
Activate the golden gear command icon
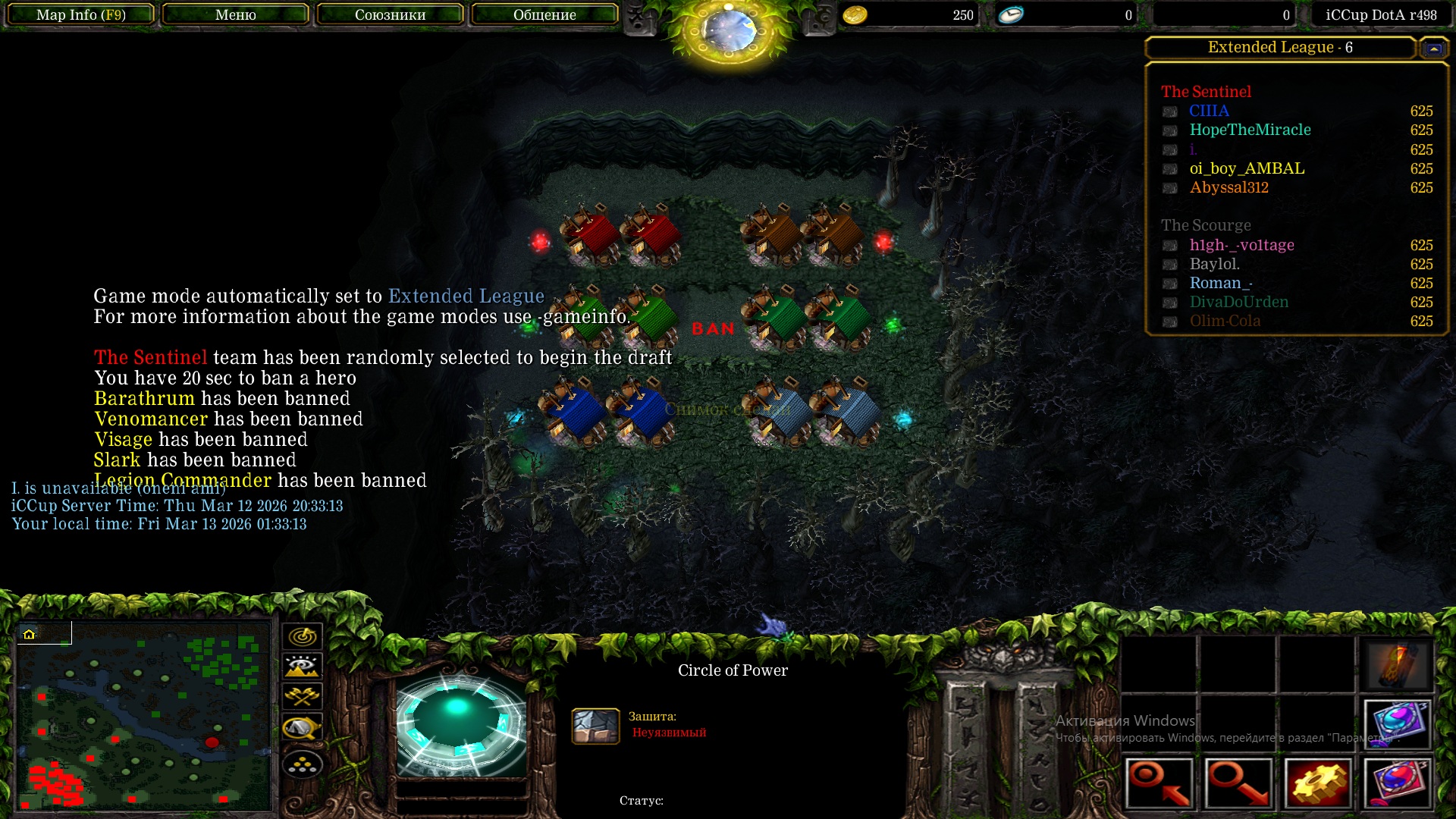[x=1319, y=783]
